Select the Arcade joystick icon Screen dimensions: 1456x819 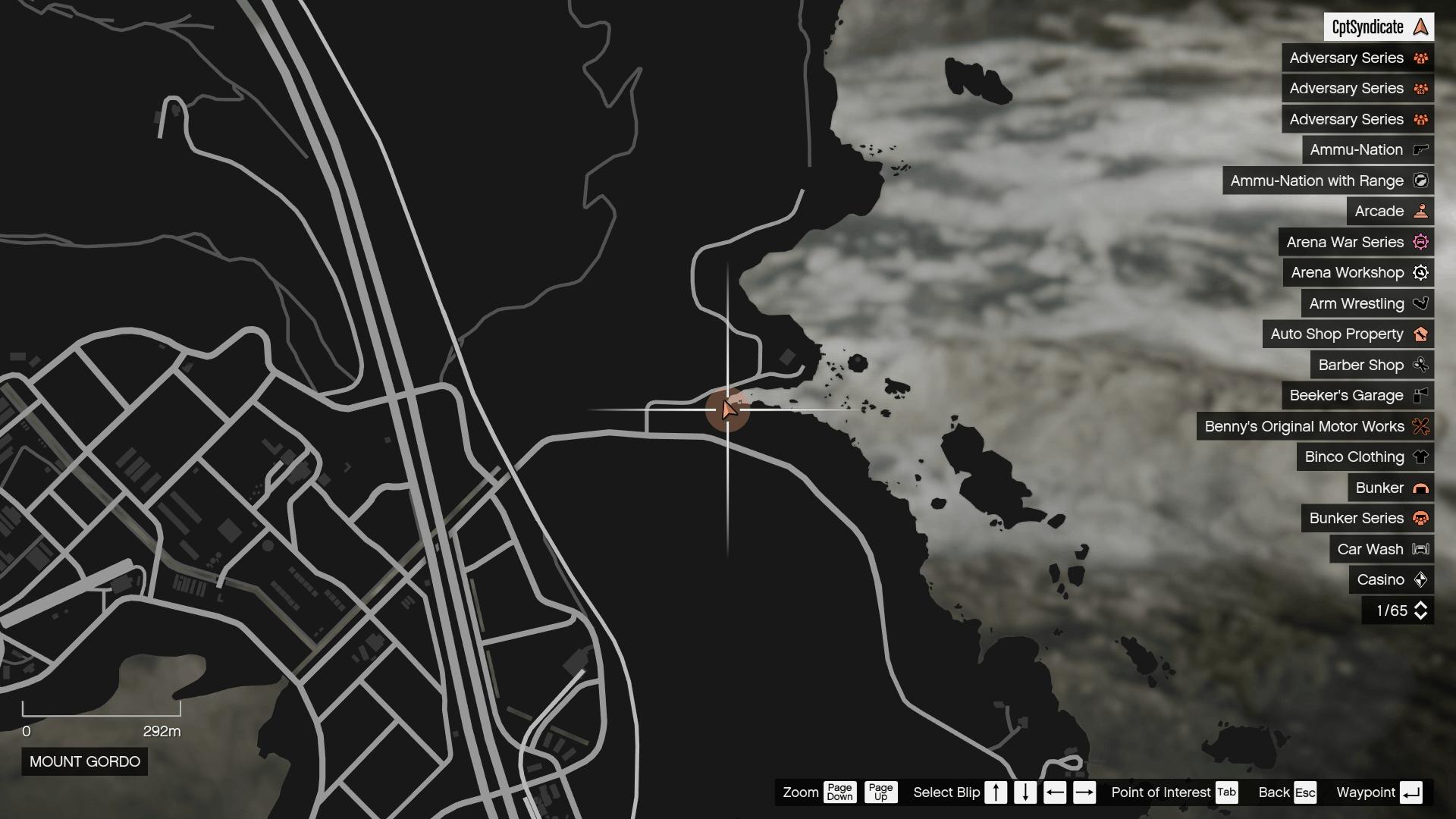(x=1420, y=211)
